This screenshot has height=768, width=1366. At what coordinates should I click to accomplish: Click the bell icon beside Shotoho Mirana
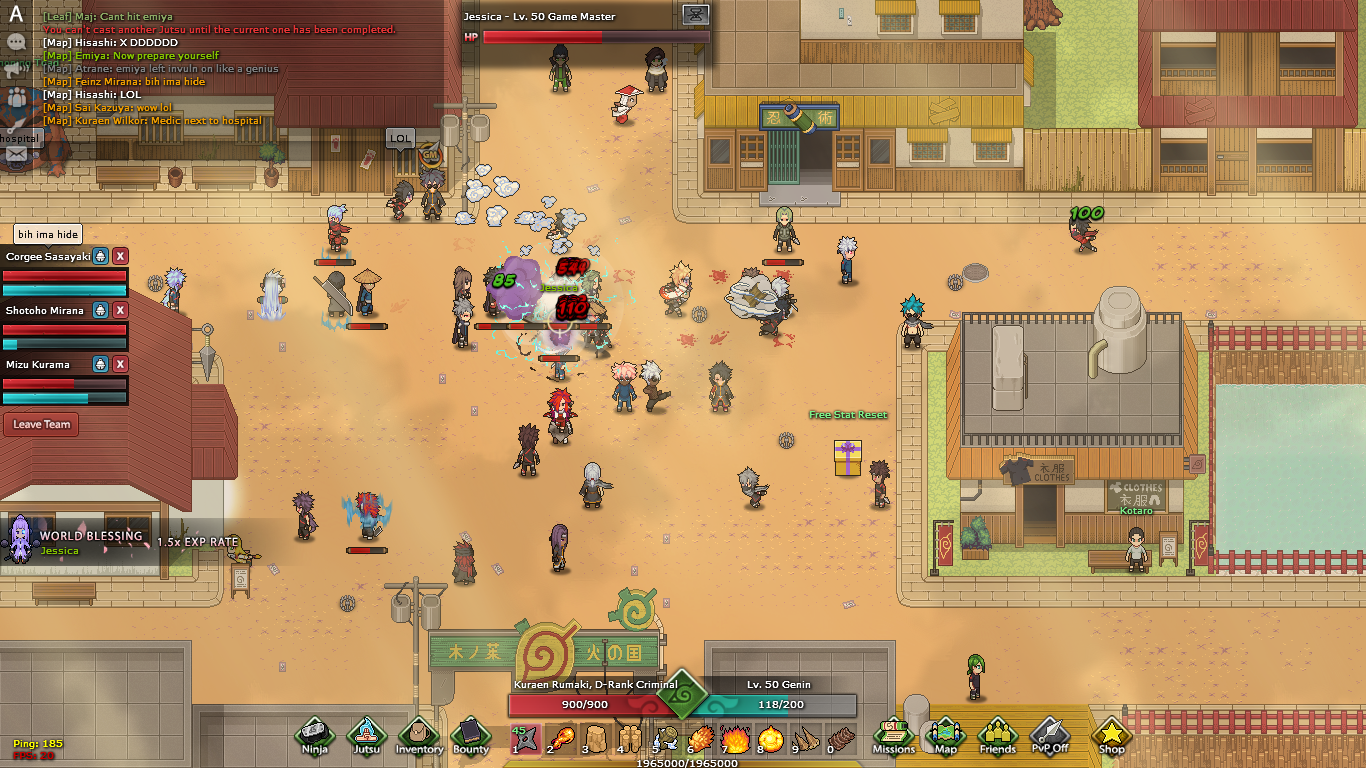tap(100, 310)
